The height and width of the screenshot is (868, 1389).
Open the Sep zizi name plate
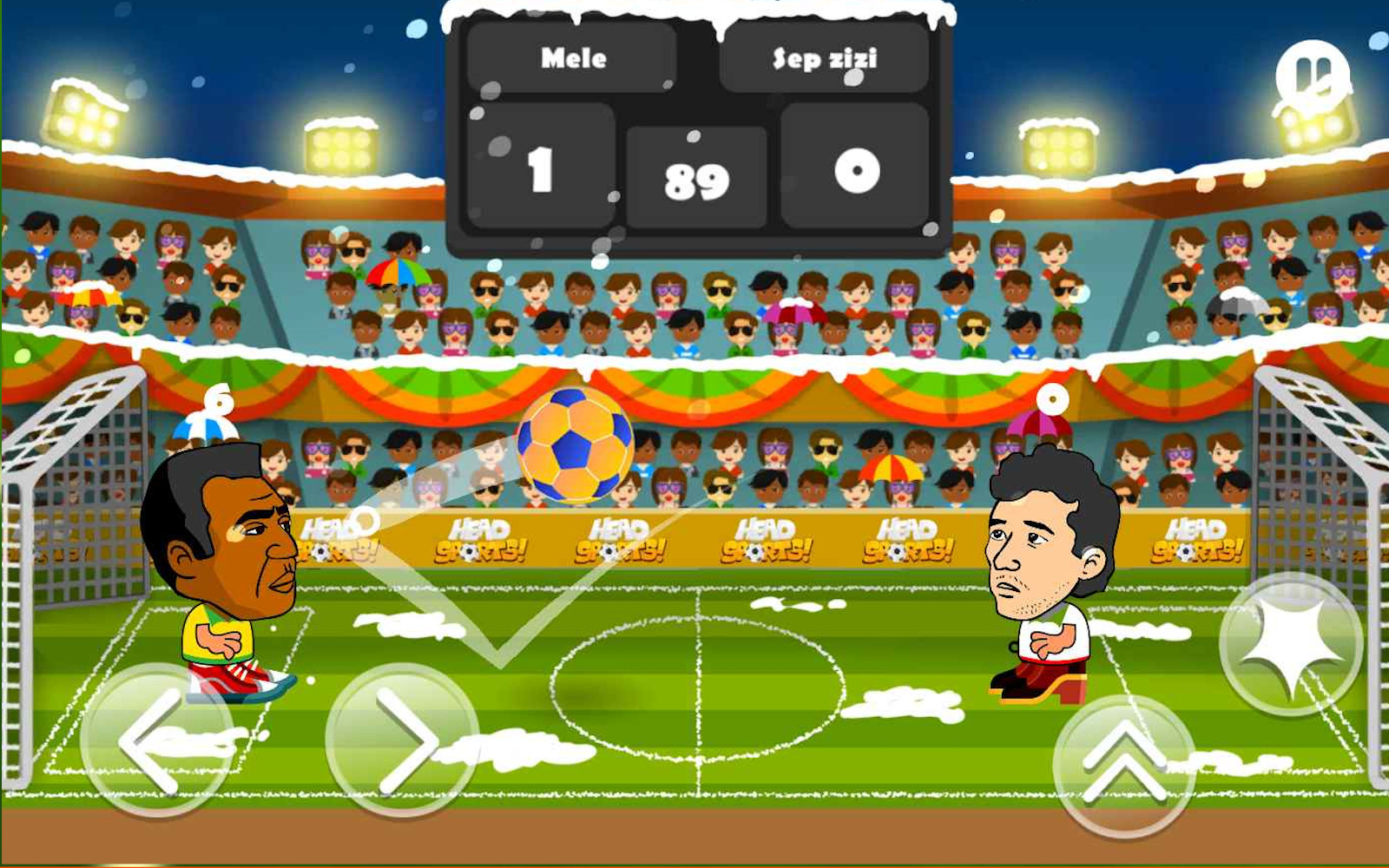[x=825, y=58]
